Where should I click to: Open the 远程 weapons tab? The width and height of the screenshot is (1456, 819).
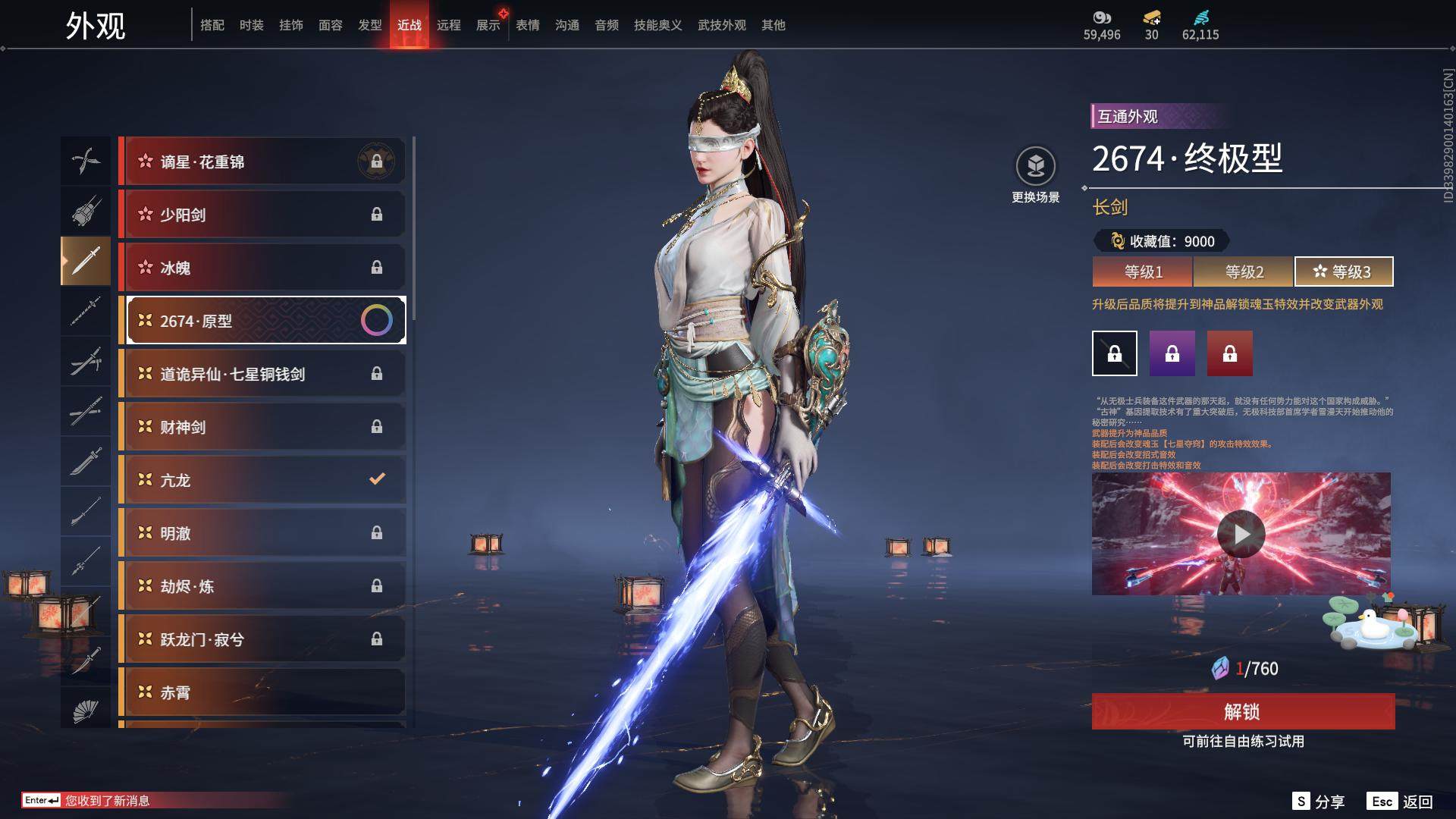(x=448, y=25)
